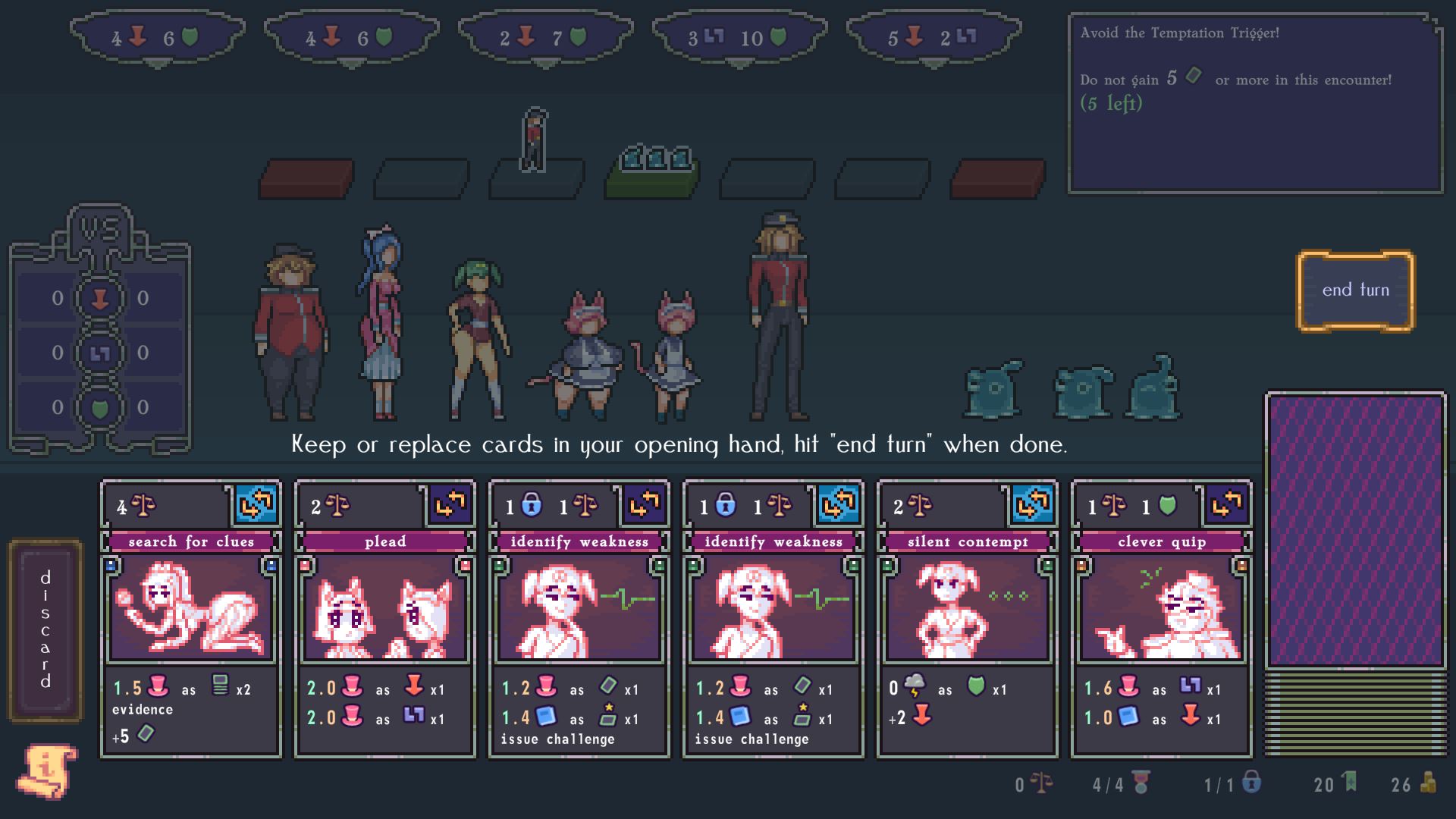Screen dimensions: 1456x819
Task: Click the draw deck pile
Action: coord(1355,531)
